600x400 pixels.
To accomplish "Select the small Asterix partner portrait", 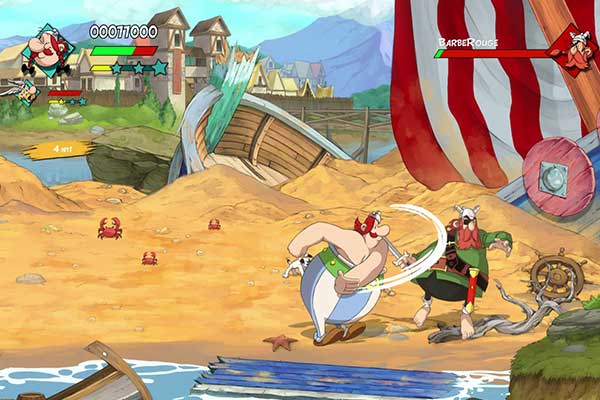I will (28, 92).
